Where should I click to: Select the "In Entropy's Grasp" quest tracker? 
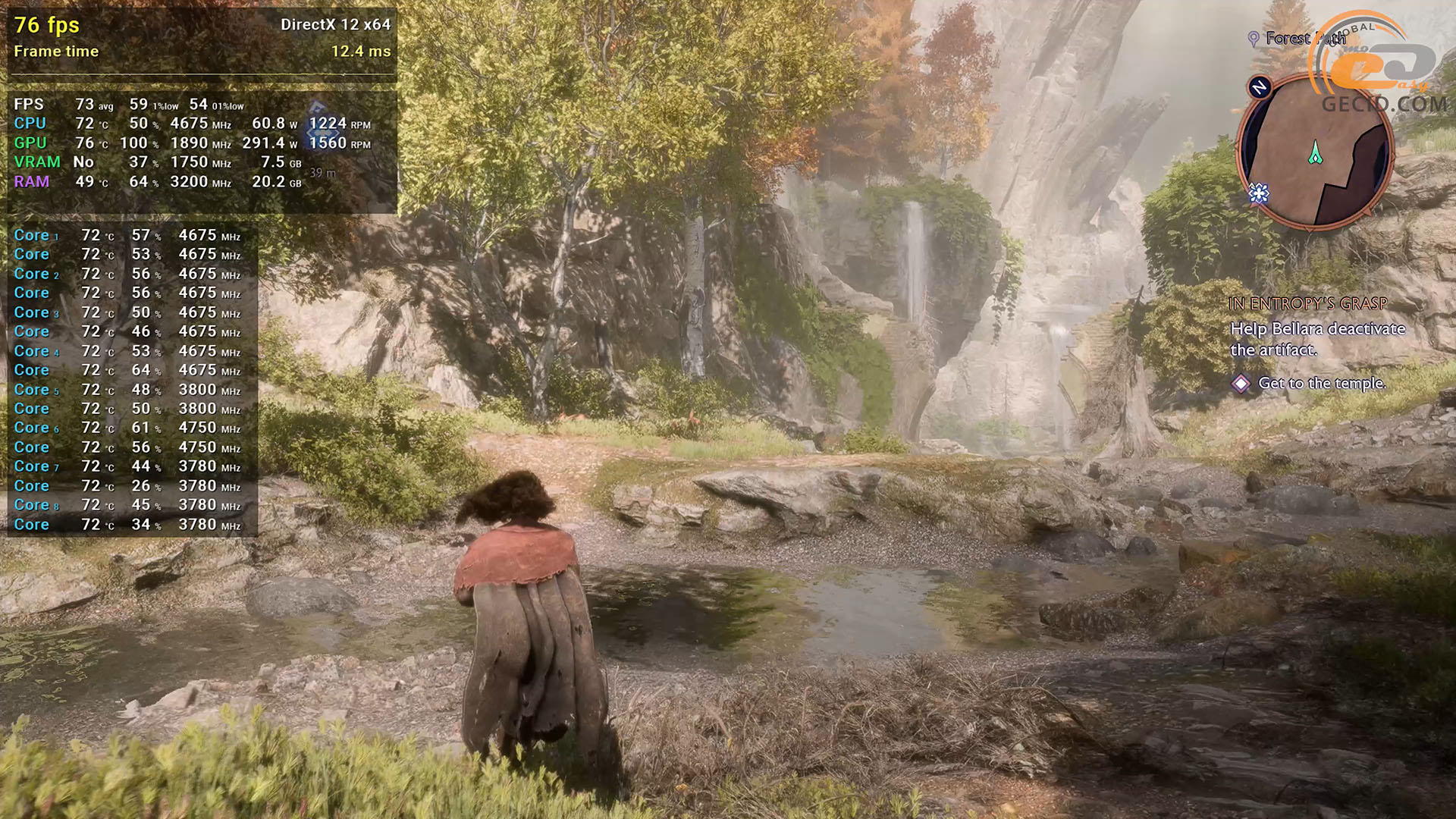click(1307, 303)
